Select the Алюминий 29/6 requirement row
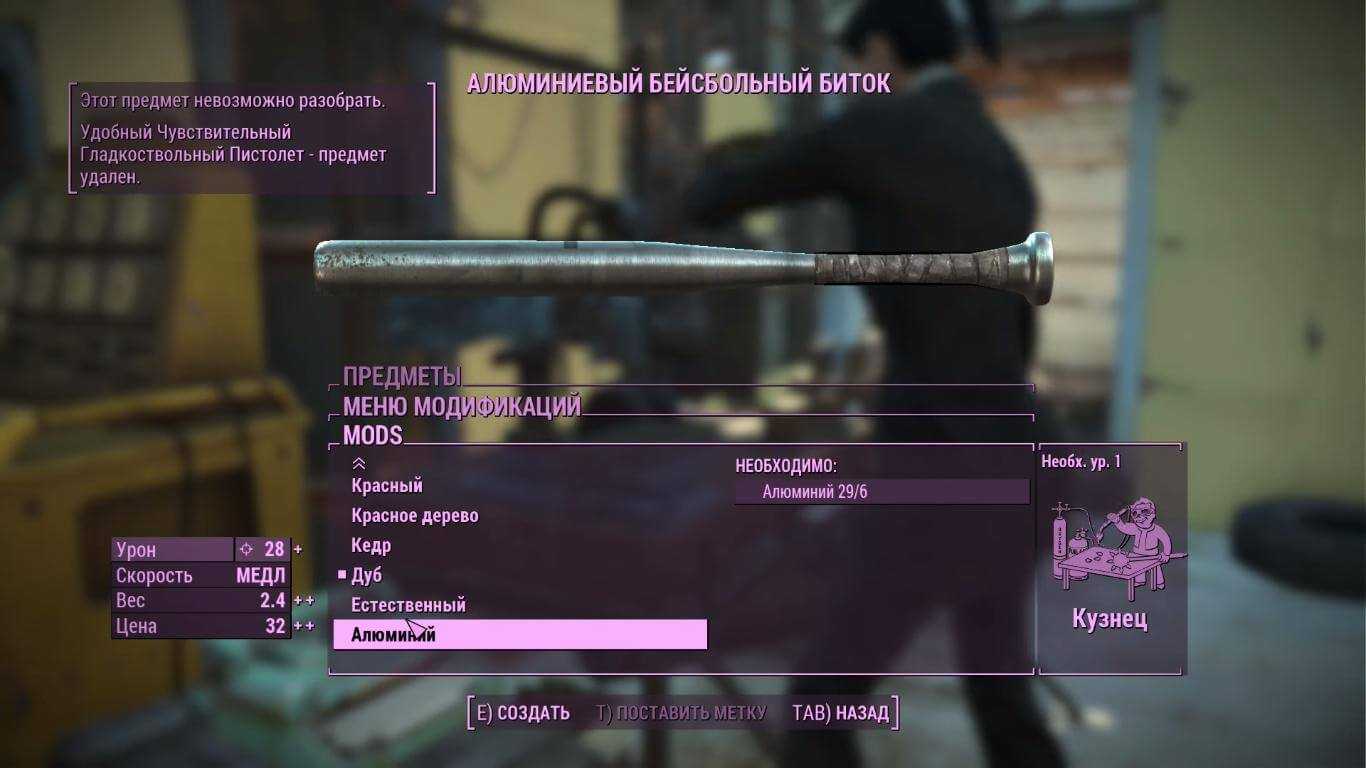Image resolution: width=1366 pixels, height=768 pixels. click(881, 492)
